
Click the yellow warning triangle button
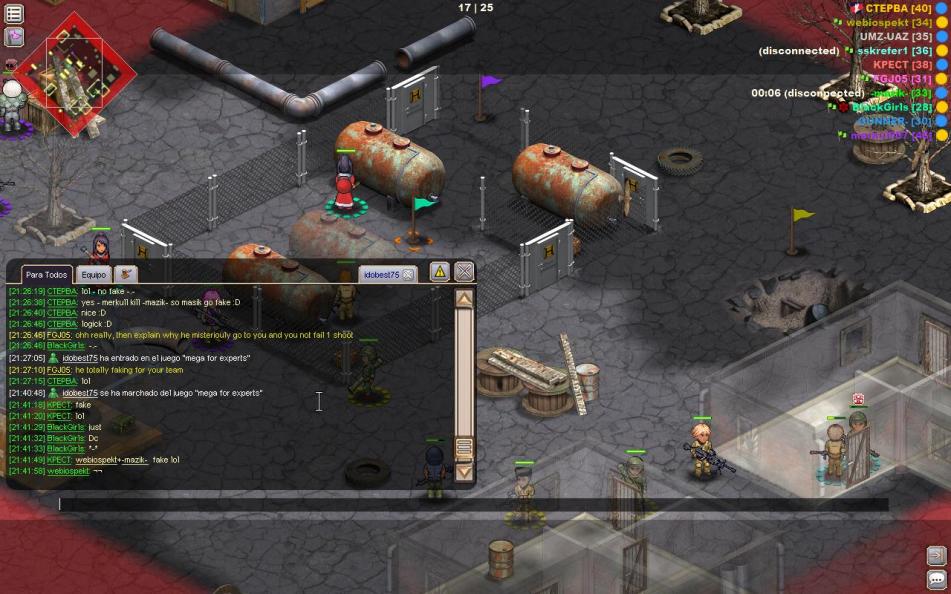[x=440, y=271]
